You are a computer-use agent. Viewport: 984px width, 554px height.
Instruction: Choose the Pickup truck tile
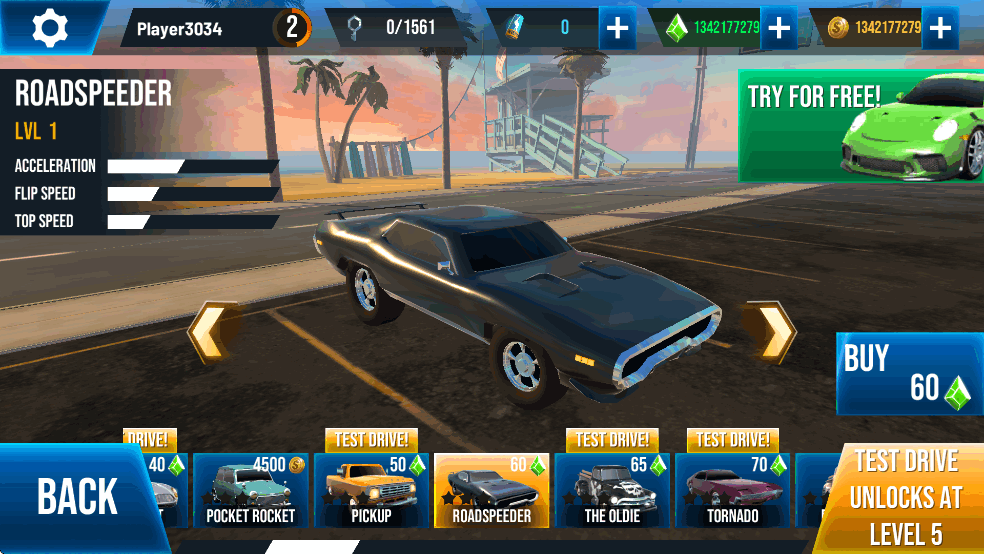pyautogui.click(x=371, y=490)
